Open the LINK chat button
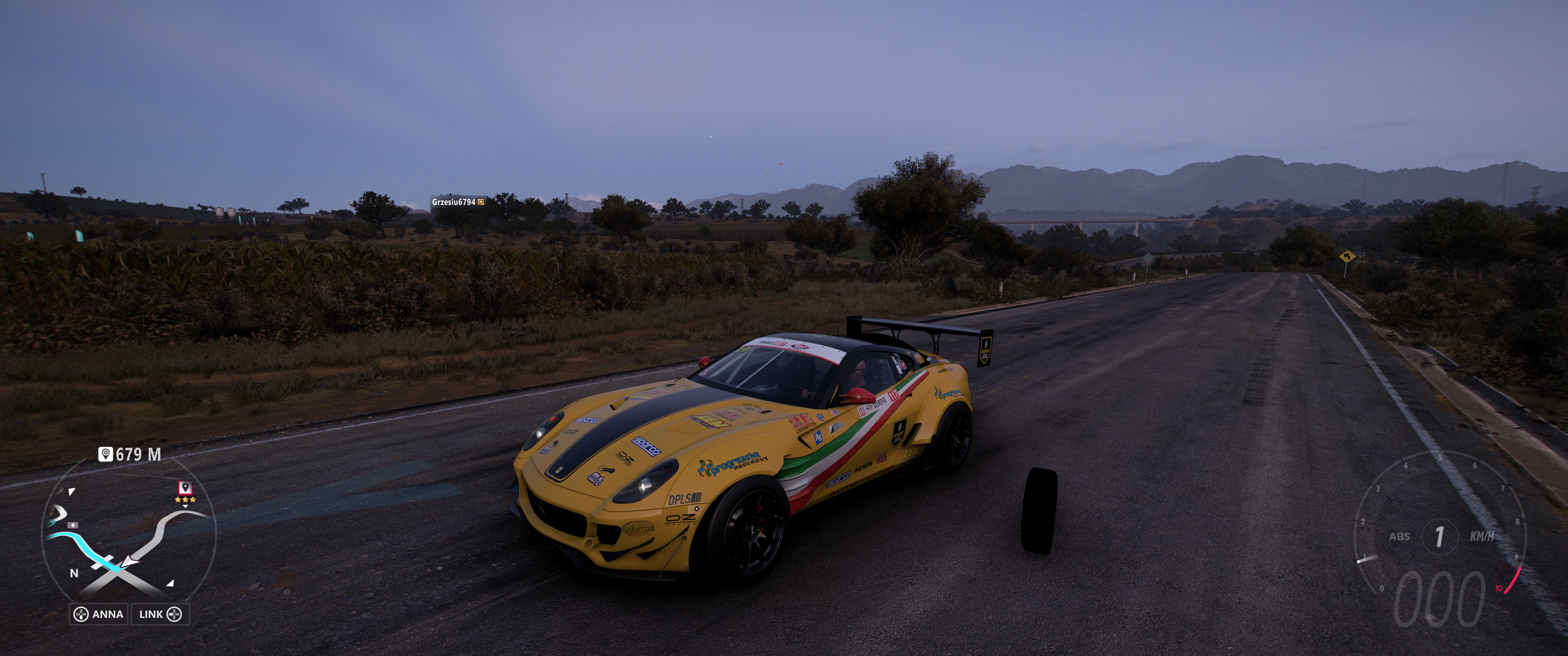The height and width of the screenshot is (656, 1568). coord(160,614)
